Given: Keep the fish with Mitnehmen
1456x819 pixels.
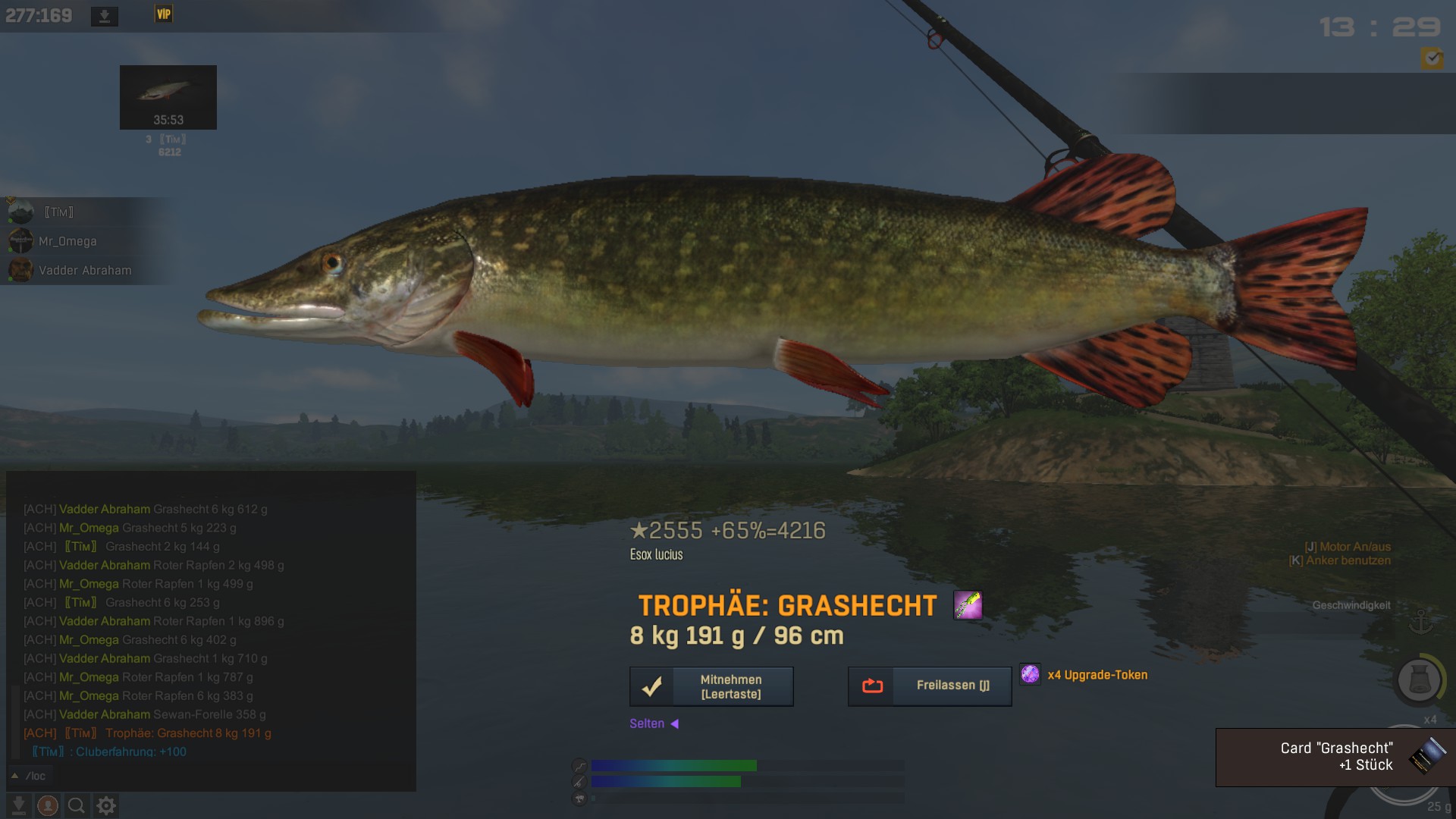Looking at the screenshot, I should pyautogui.click(x=711, y=686).
